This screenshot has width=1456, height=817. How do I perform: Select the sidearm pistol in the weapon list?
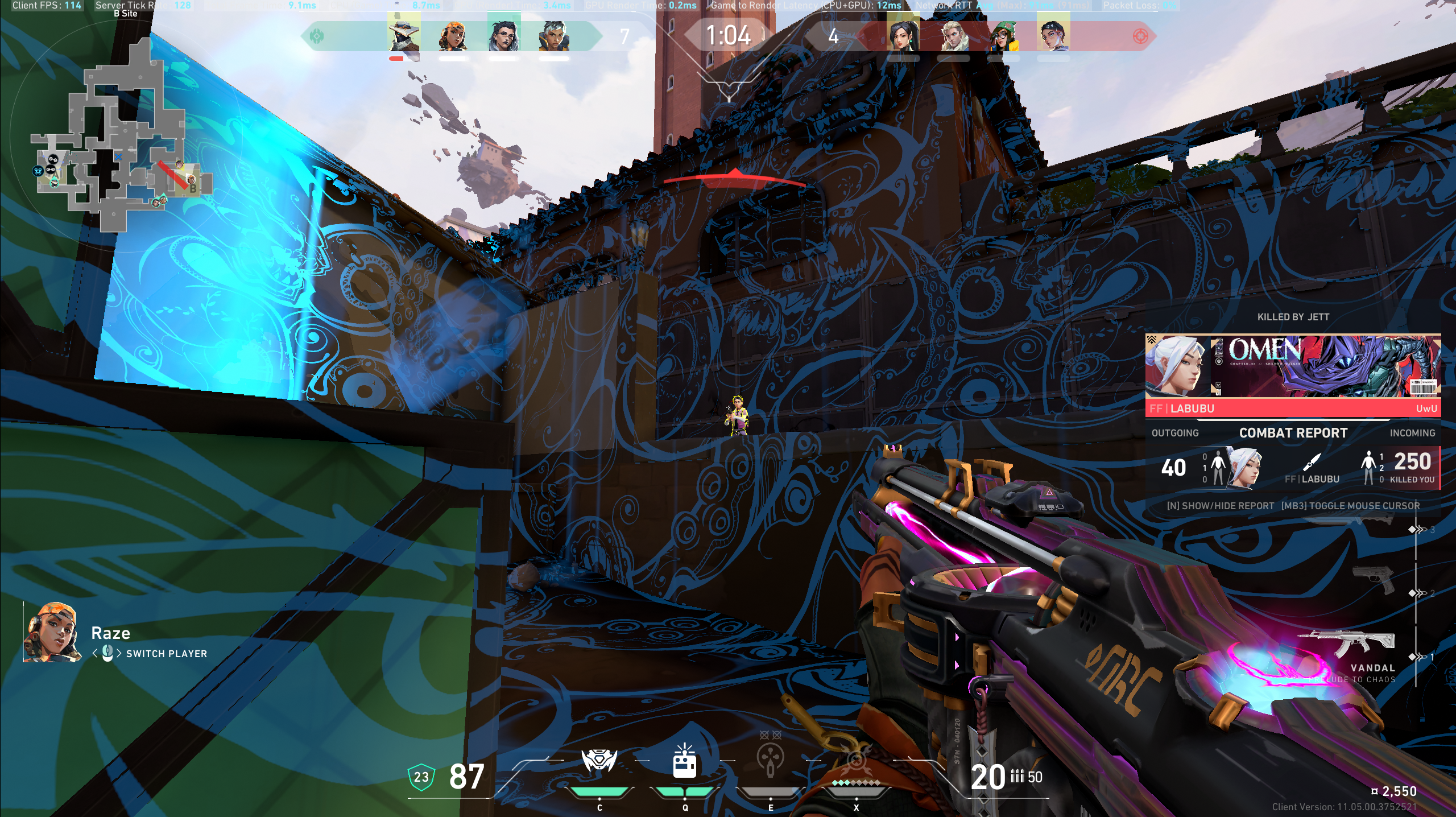[1373, 579]
